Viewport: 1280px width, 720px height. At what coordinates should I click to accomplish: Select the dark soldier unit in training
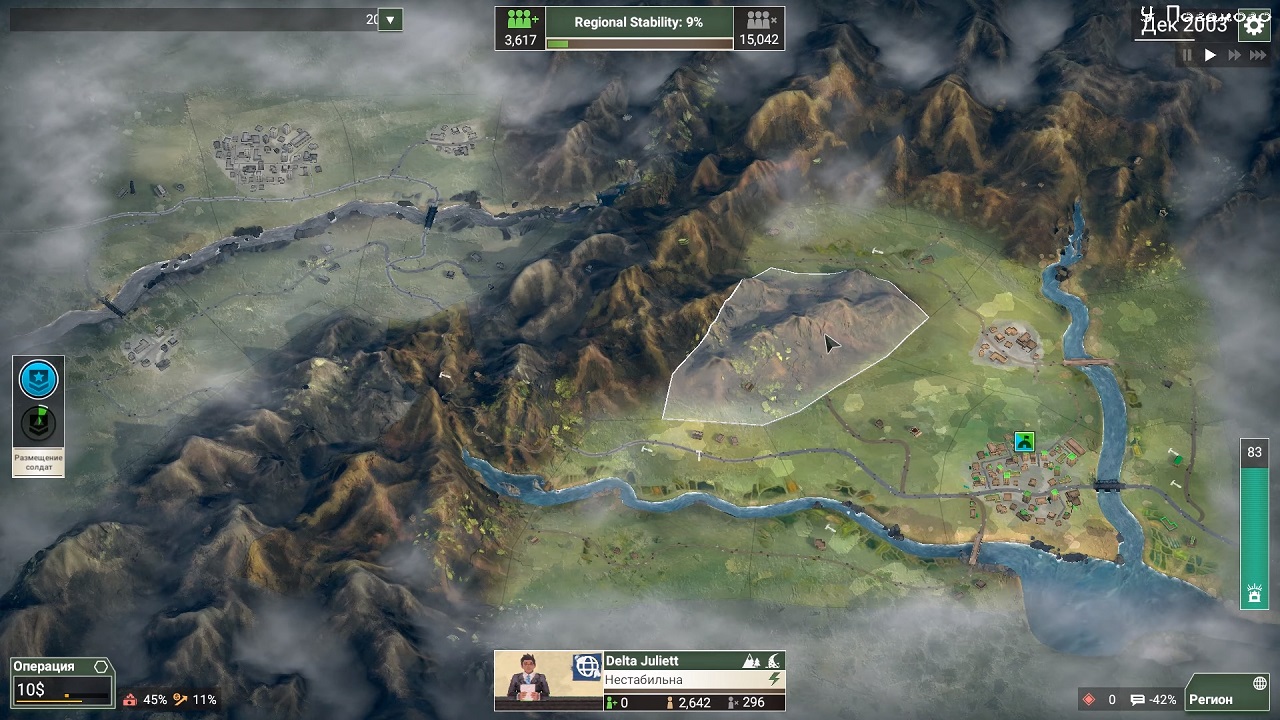click(39, 423)
